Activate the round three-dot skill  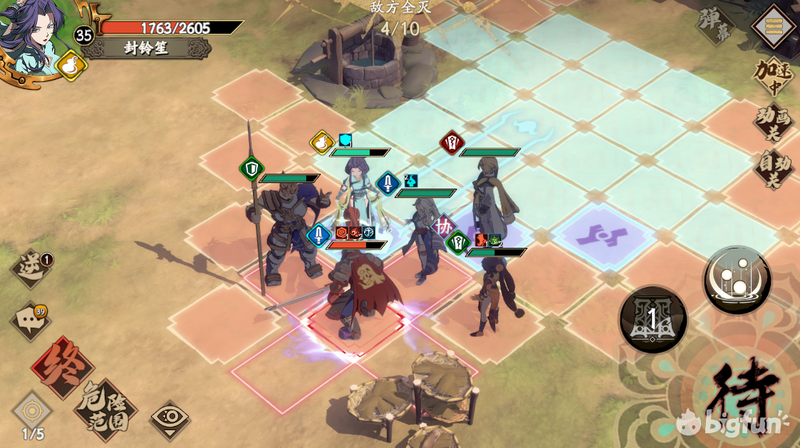click(x=737, y=276)
